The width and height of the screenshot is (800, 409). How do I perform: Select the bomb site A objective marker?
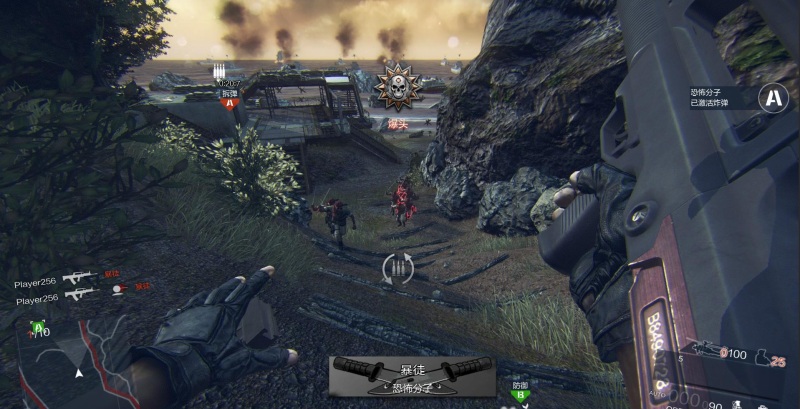(x=230, y=102)
